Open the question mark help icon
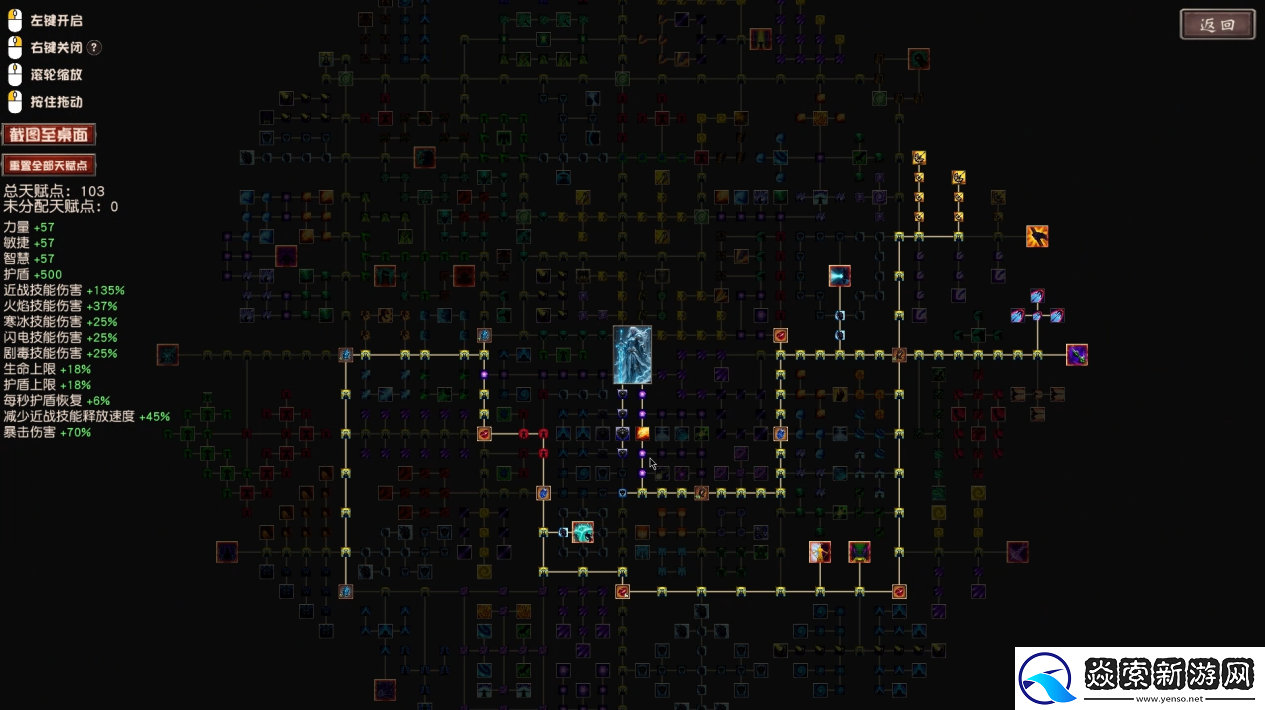 (x=94, y=47)
